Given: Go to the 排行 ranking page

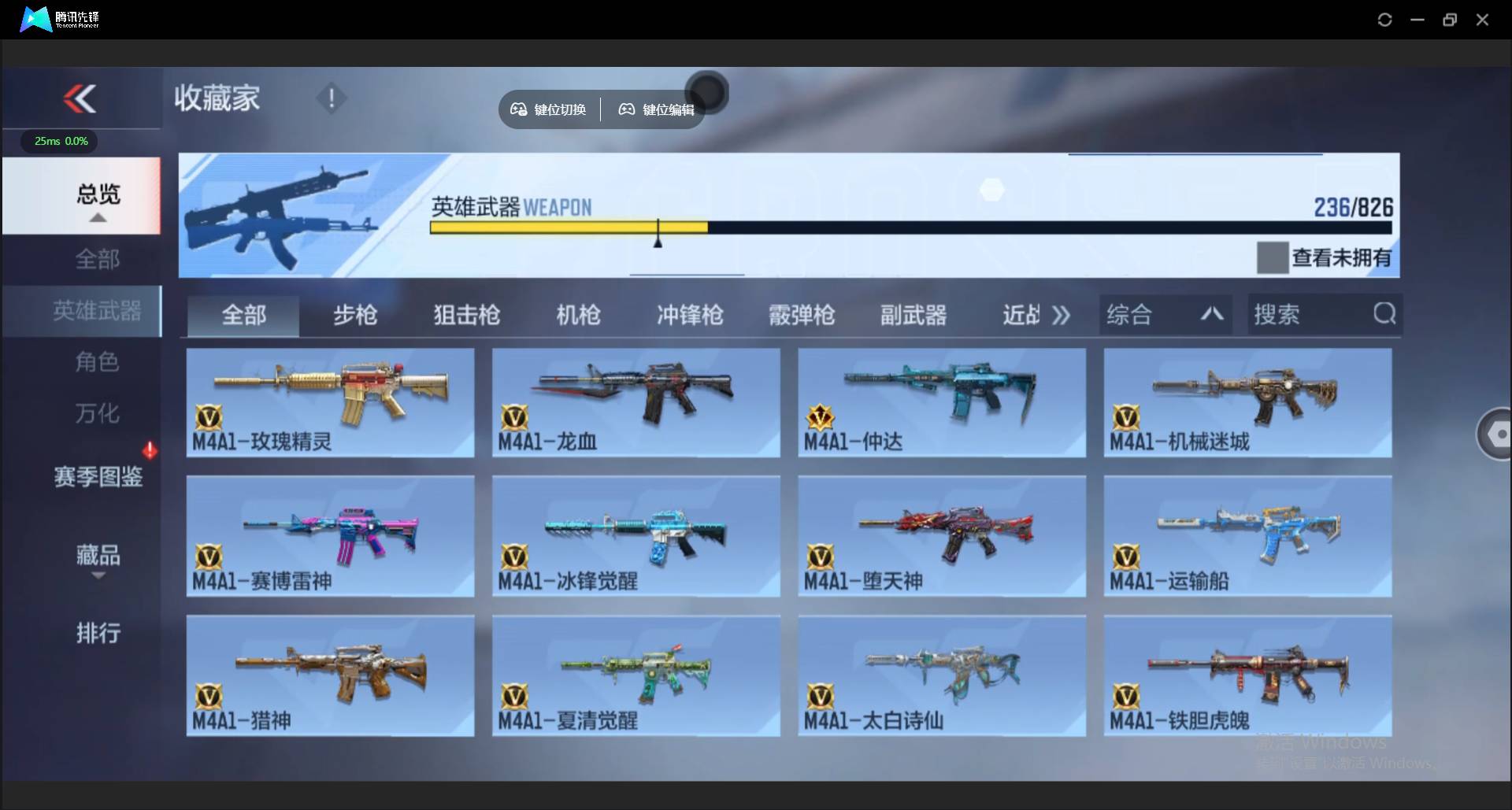Looking at the screenshot, I should [x=98, y=634].
